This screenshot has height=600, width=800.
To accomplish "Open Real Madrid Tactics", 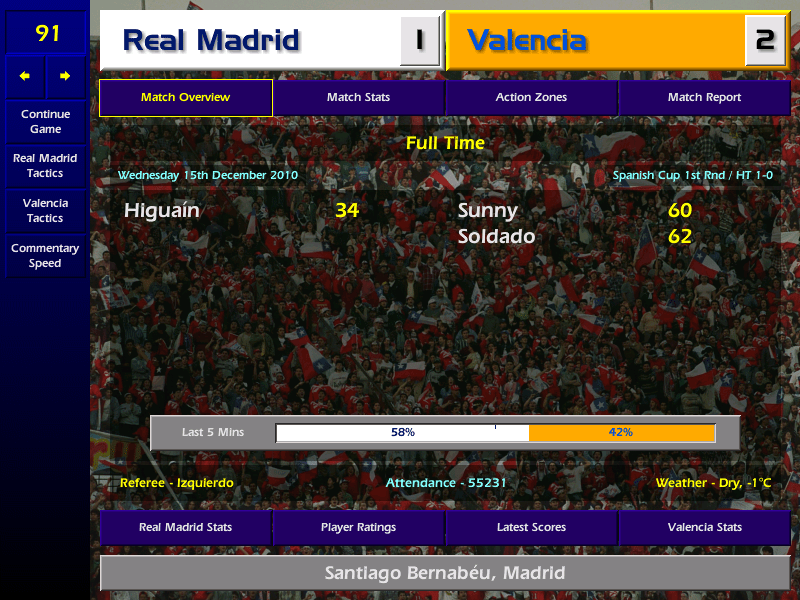I will tap(45, 166).
